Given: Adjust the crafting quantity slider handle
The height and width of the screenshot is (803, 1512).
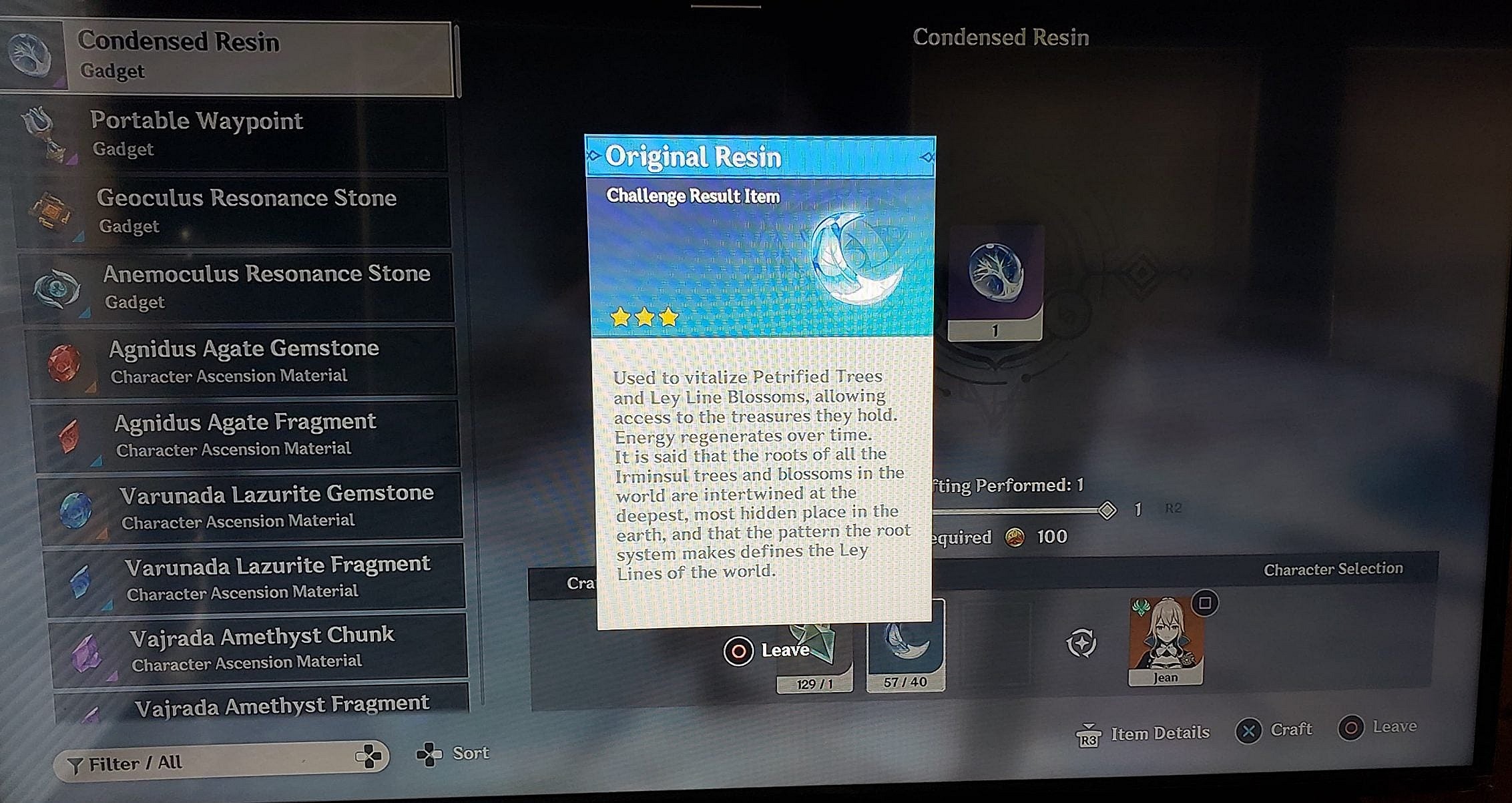Looking at the screenshot, I should 1107,511.
